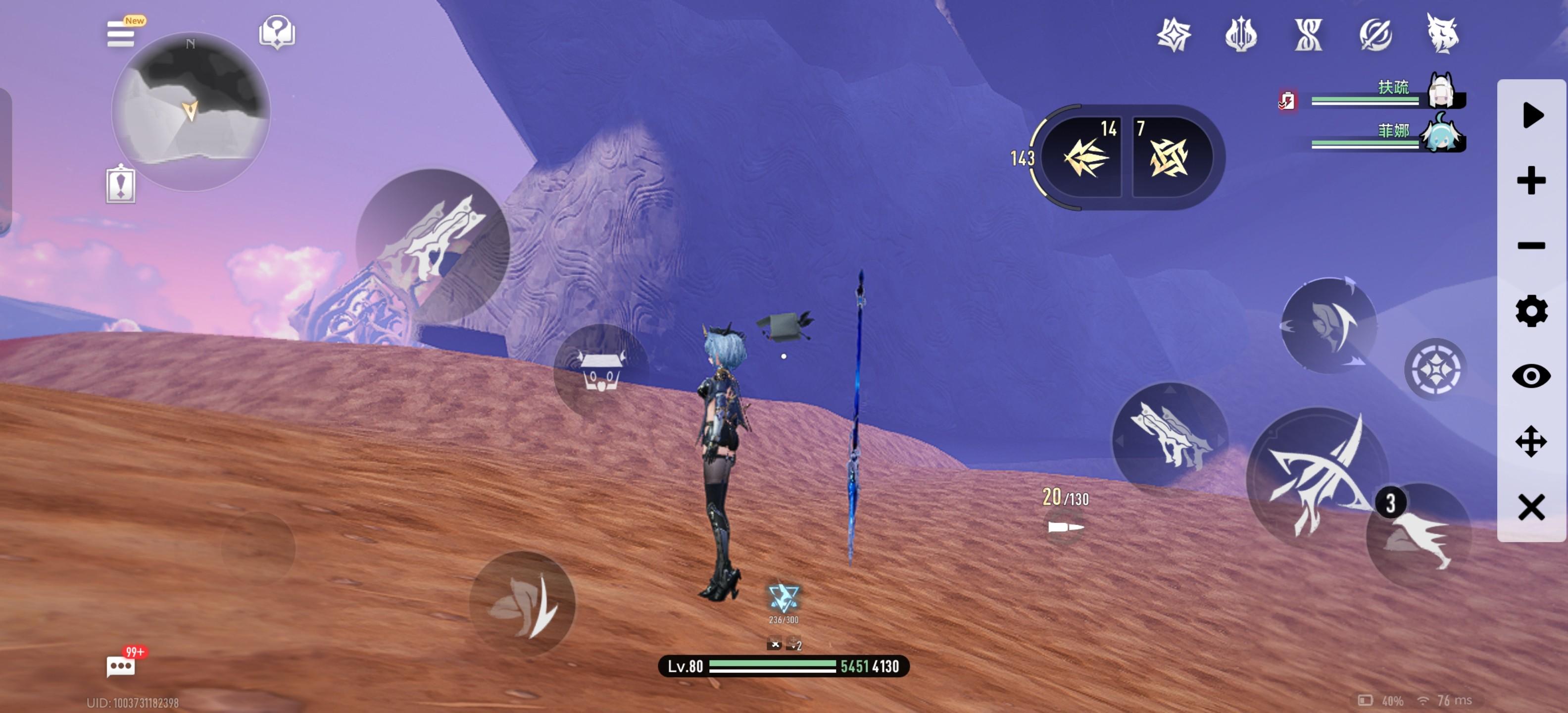Click the emulator play arrow button
Screen dimensions: 1568x713
tap(1532, 115)
